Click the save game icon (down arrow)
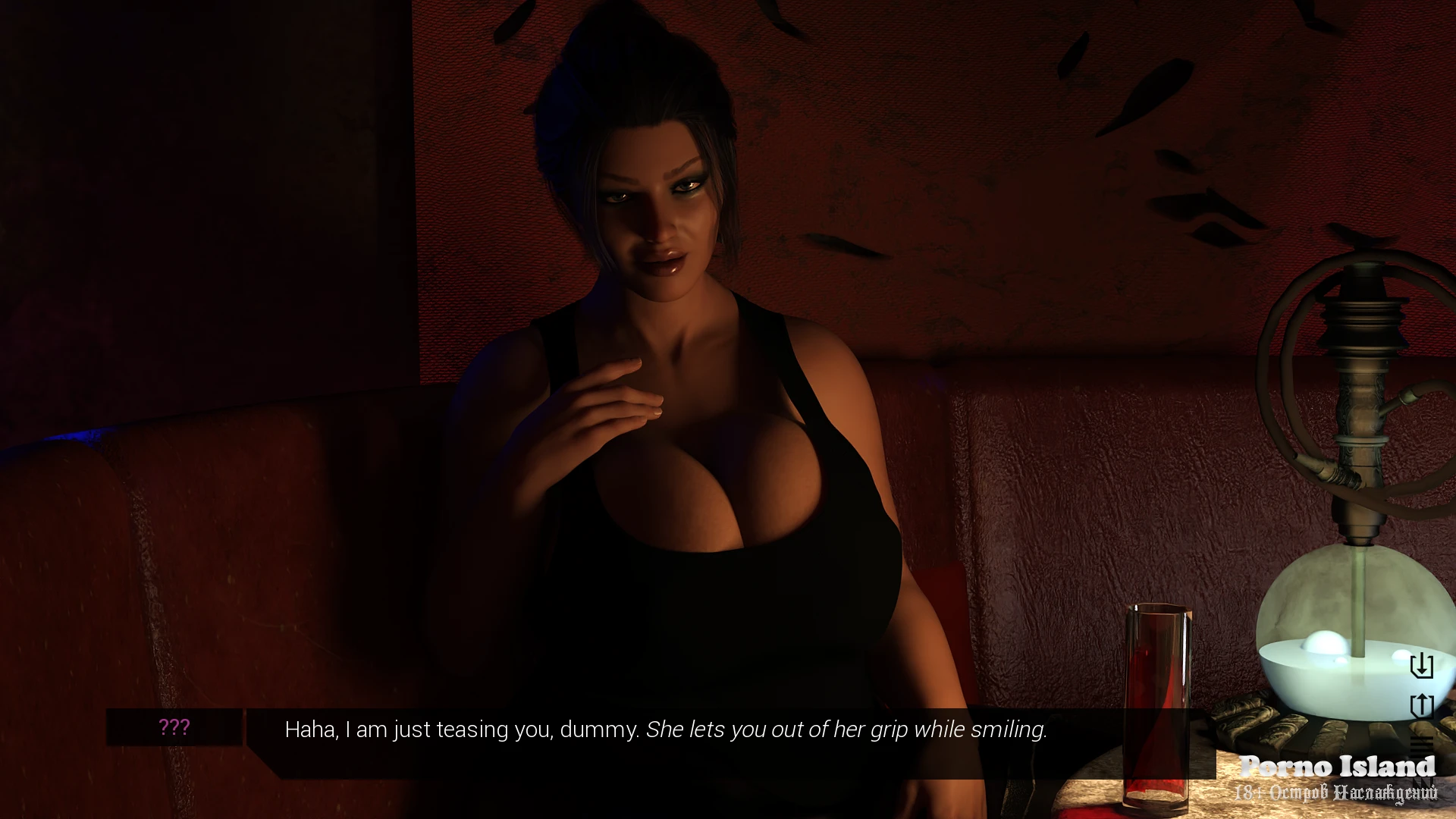This screenshot has height=819, width=1456. 1421,666
